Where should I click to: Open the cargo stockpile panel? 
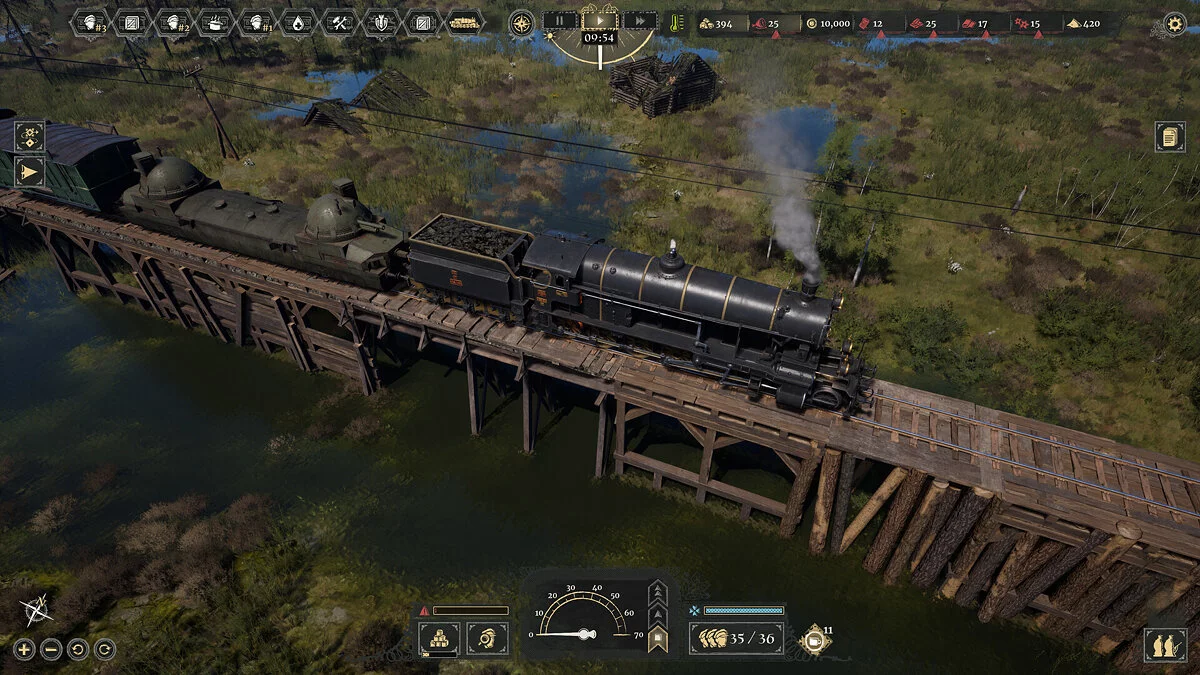[439, 638]
